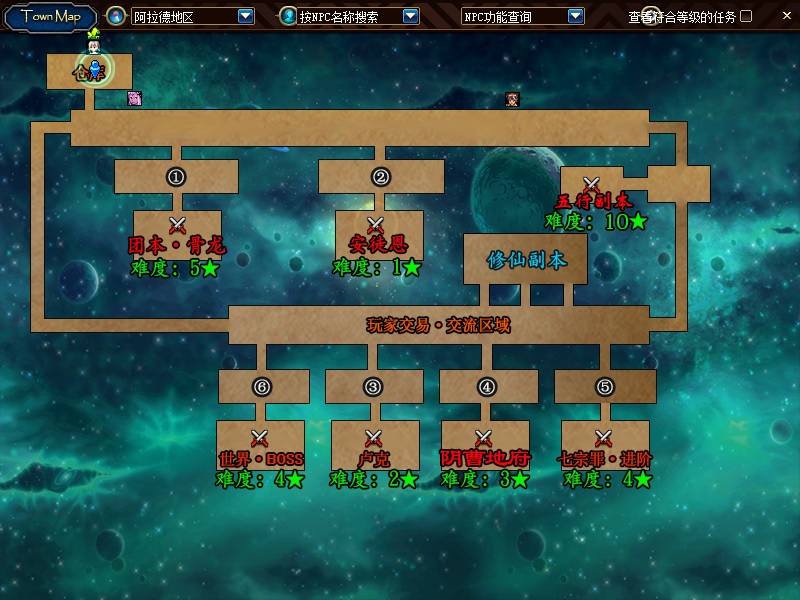Choose the 修仙副本 area on the map
Viewport: 800px width, 600px height.
click(525, 260)
